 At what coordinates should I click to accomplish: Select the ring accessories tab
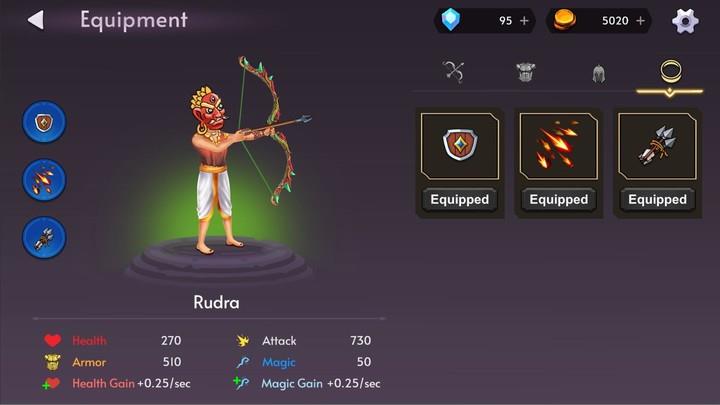[x=670, y=72]
